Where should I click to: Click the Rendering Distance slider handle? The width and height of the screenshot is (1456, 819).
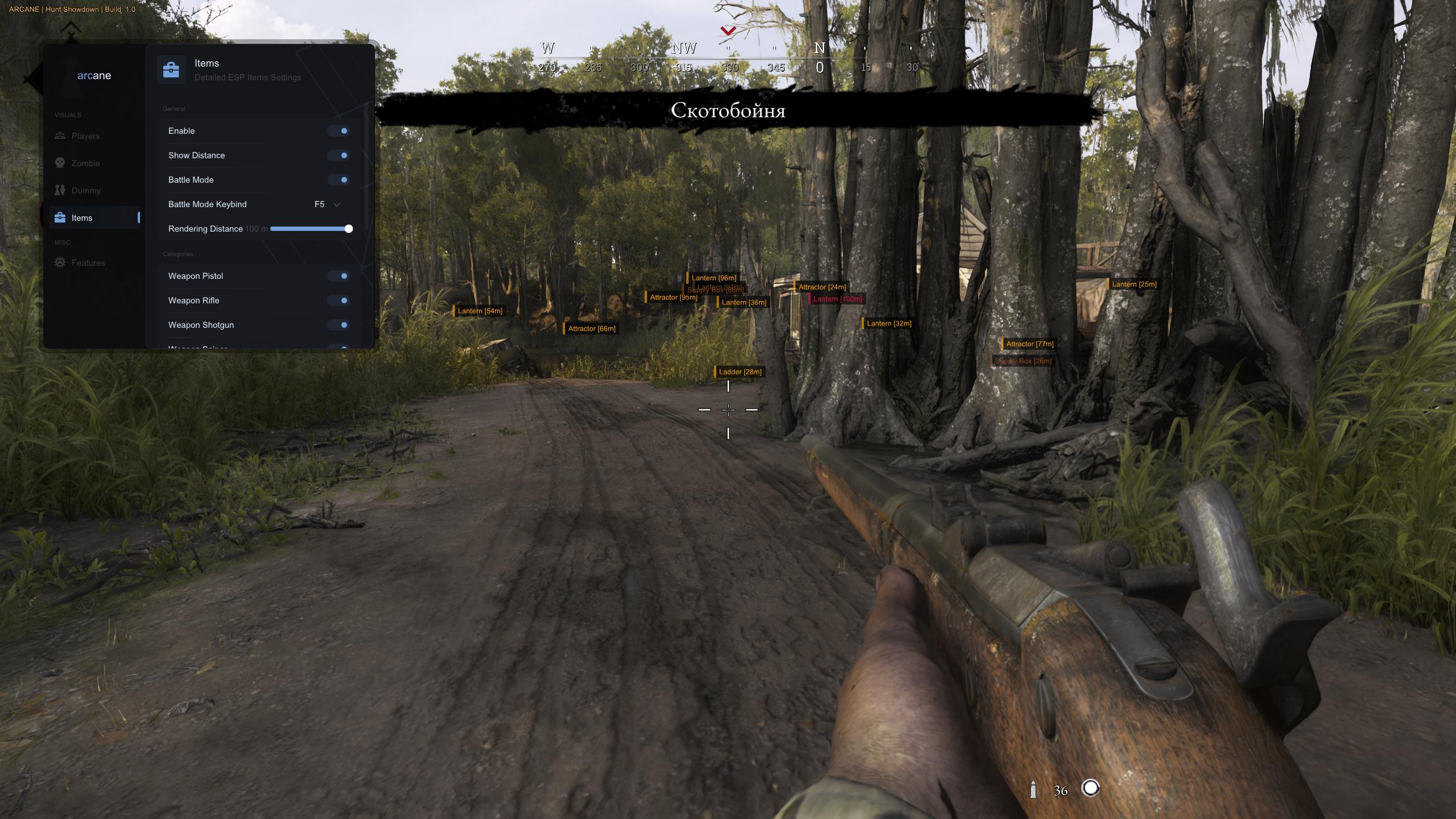tap(349, 229)
